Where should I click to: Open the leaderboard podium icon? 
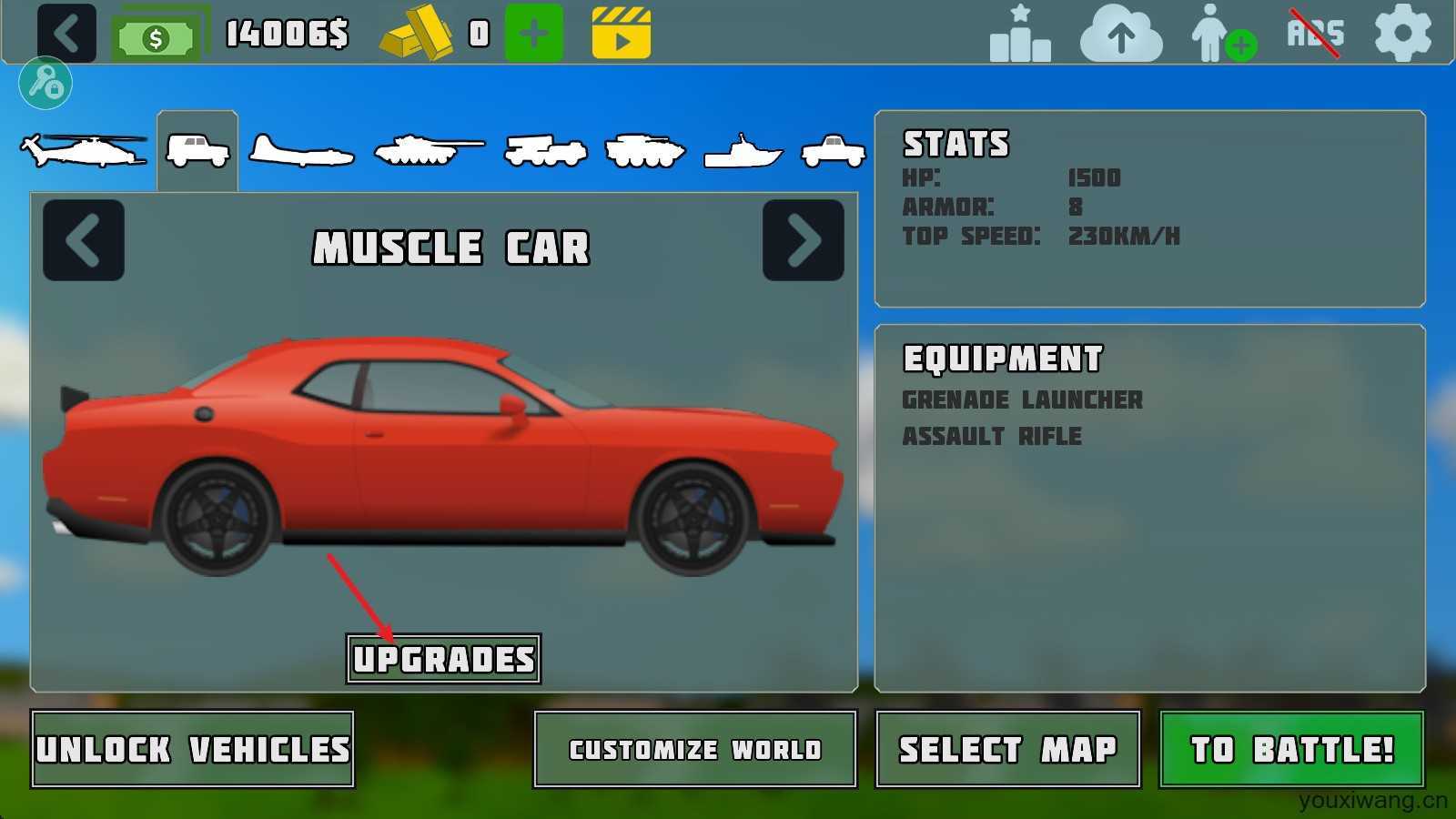1020,35
